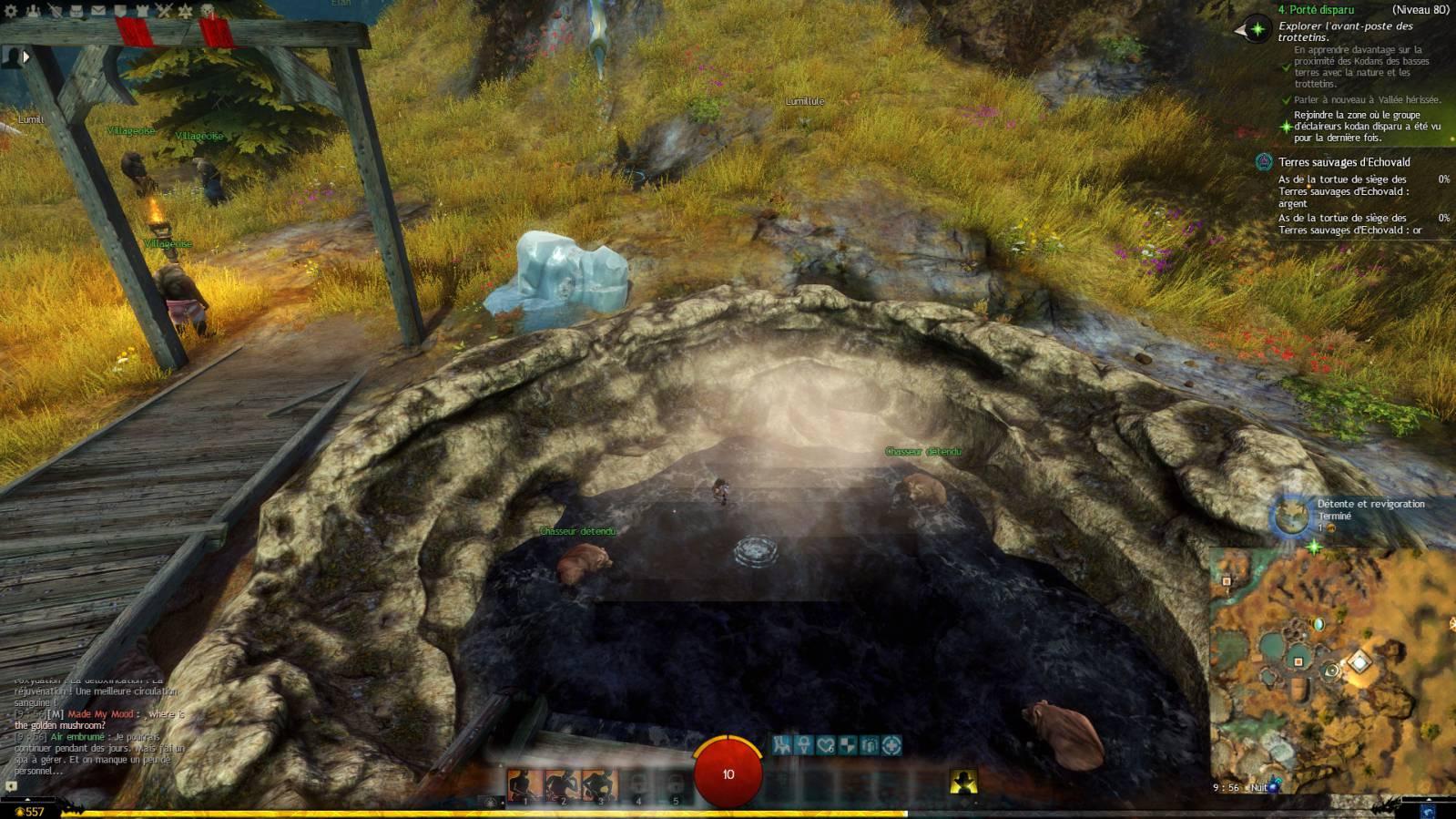Screen dimensions: 1456x819
Task: Click the chair boon icon
Action: point(781,745)
